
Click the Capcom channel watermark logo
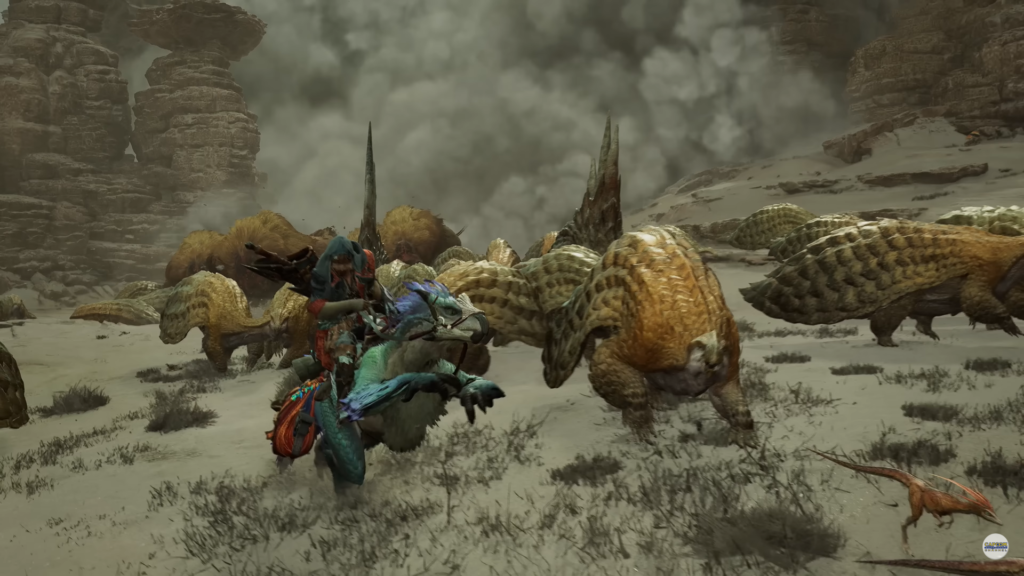(994, 546)
